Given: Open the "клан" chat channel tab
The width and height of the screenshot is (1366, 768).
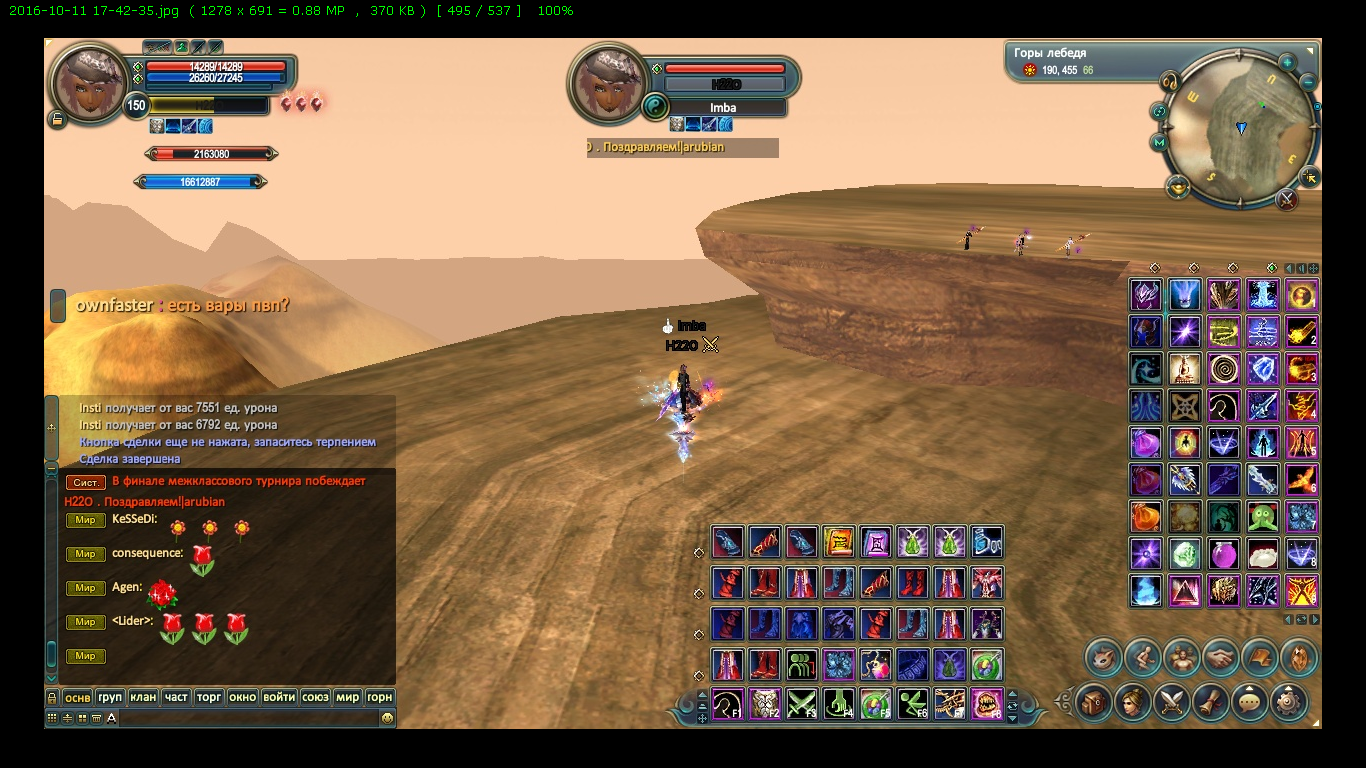Looking at the screenshot, I should [x=144, y=697].
